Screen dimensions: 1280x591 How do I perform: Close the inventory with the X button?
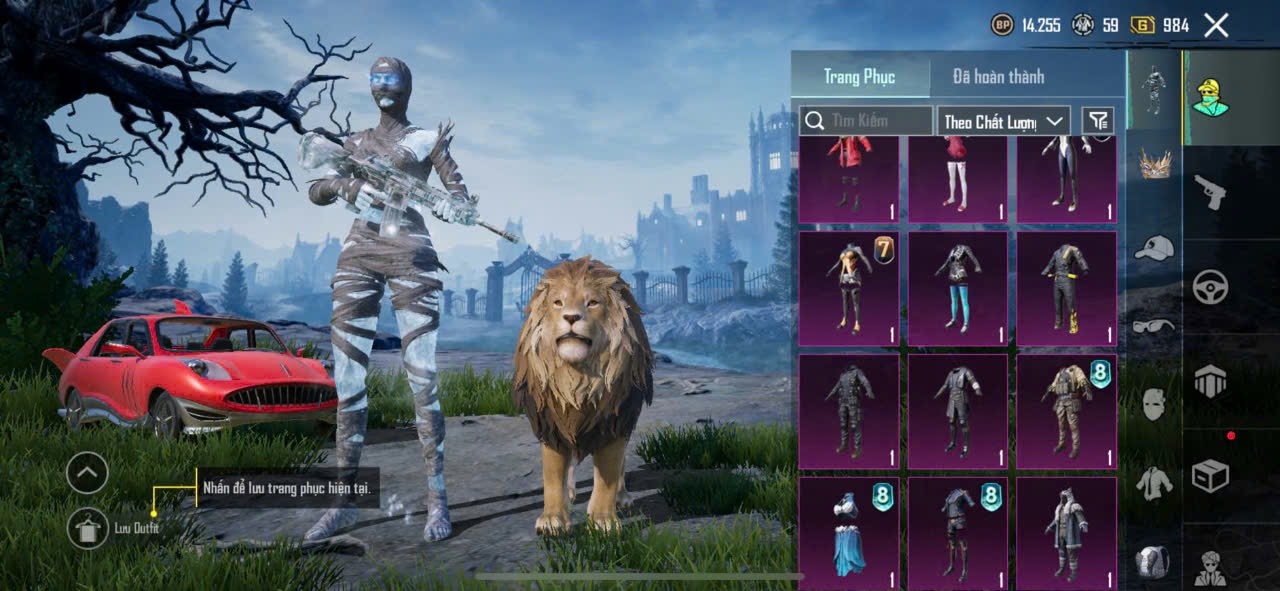point(1216,26)
